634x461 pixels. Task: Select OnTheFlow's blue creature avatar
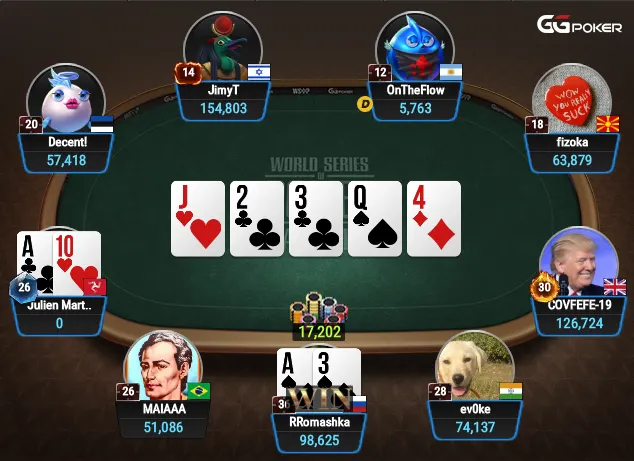[x=415, y=52]
